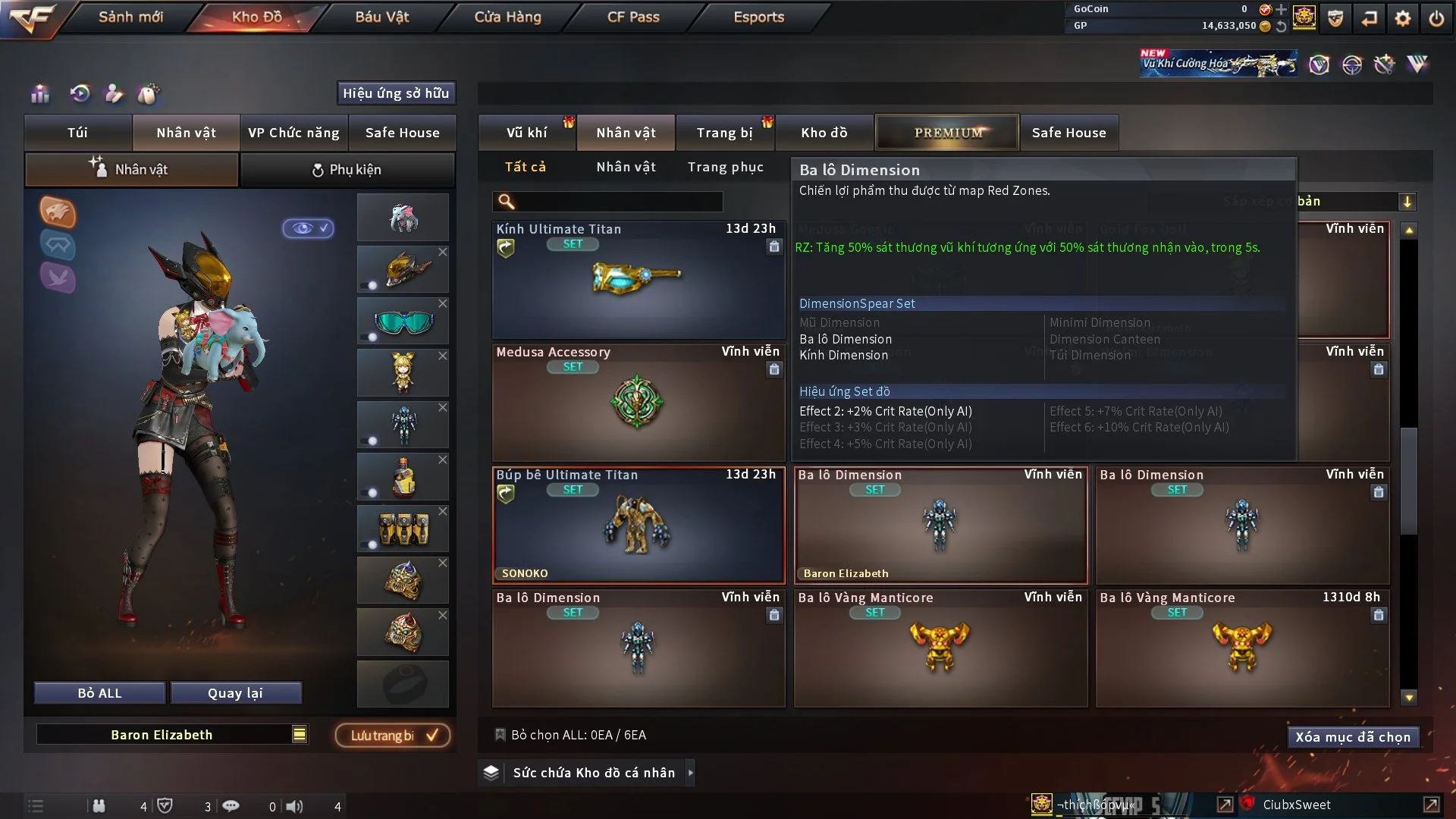Click the Bỏ ALL button
This screenshot has width=1456, height=819.
[x=99, y=693]
